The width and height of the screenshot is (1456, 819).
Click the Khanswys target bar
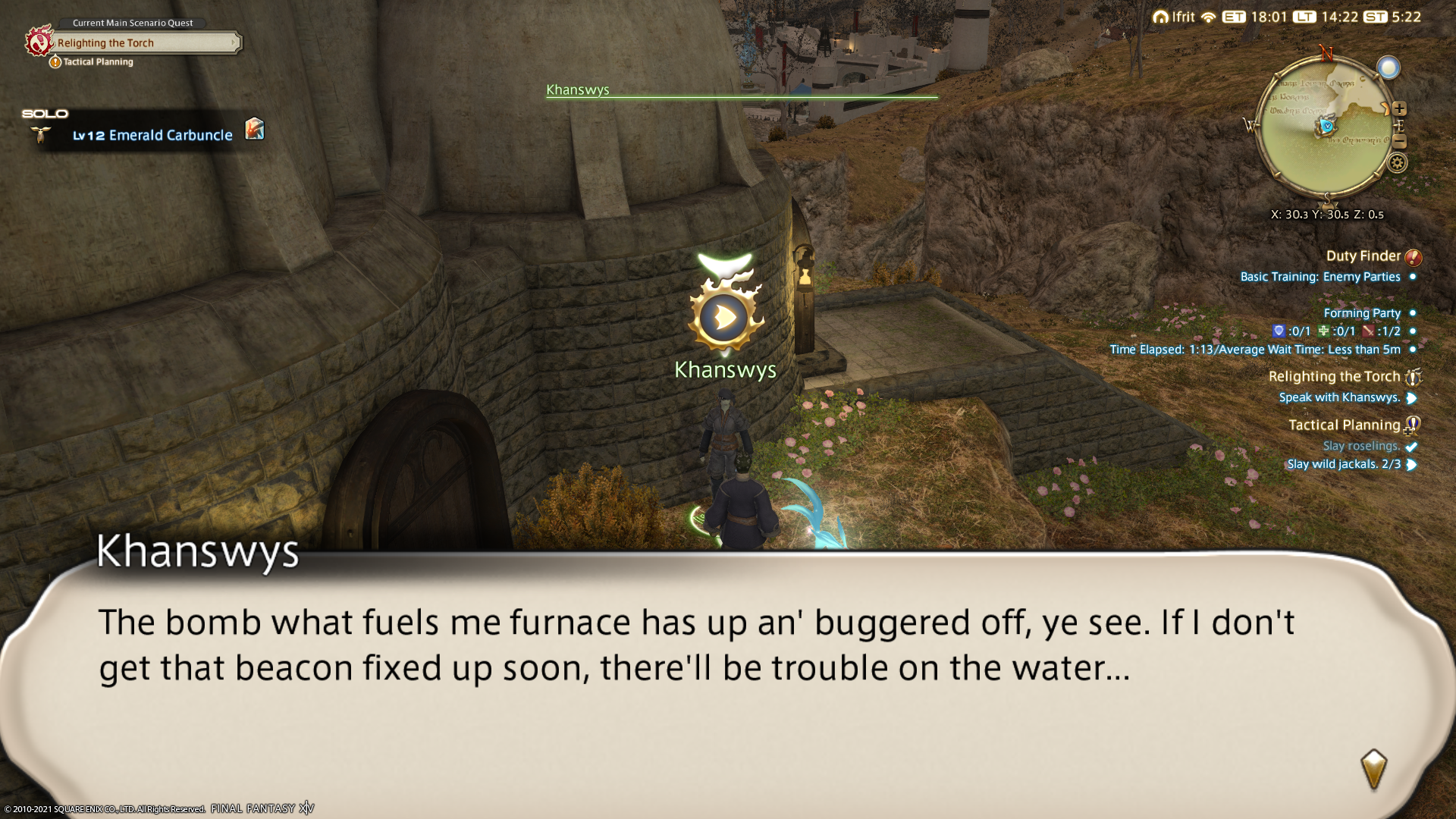point(741,91)
